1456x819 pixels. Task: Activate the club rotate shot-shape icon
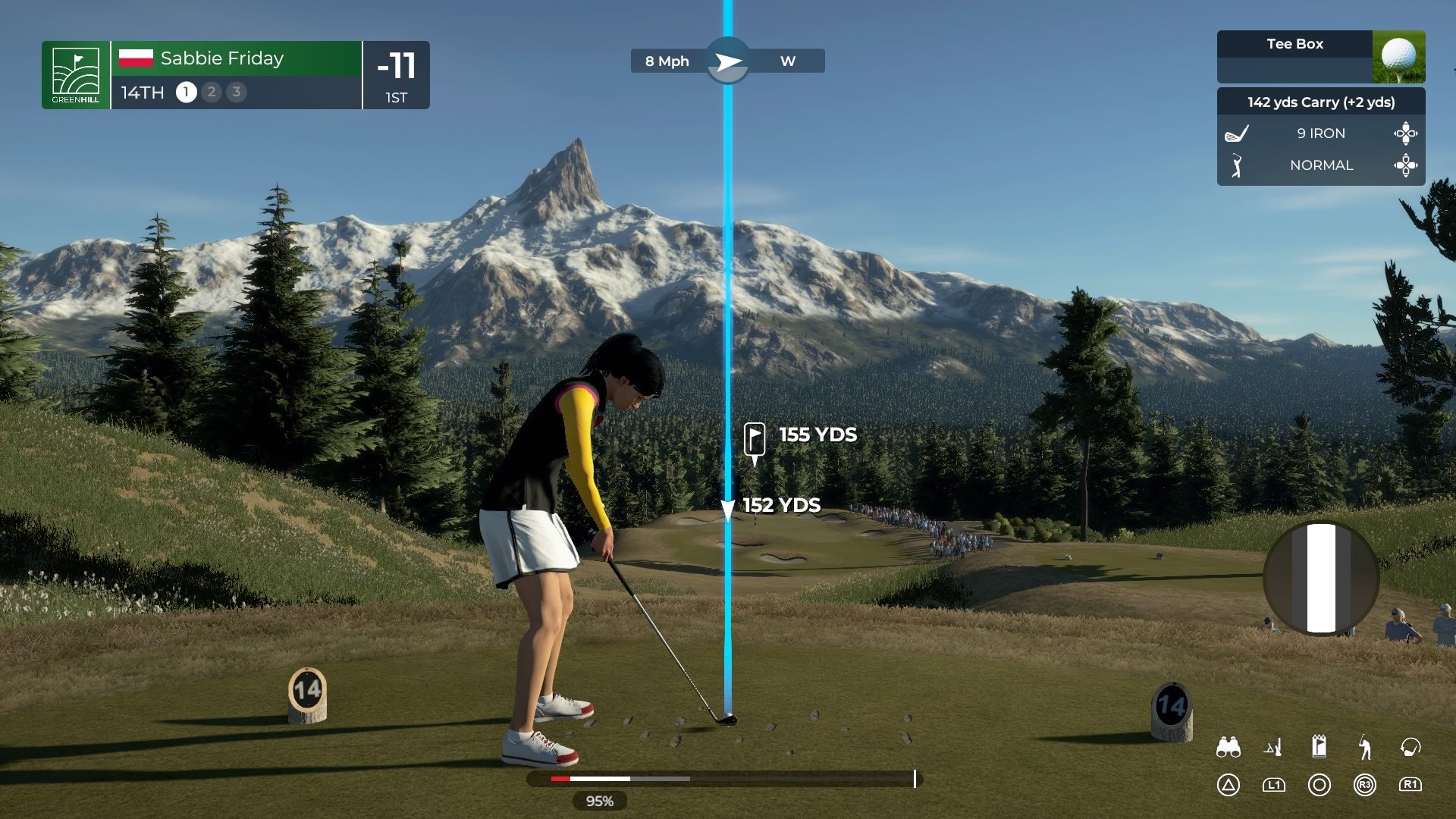pos(1410,748)
